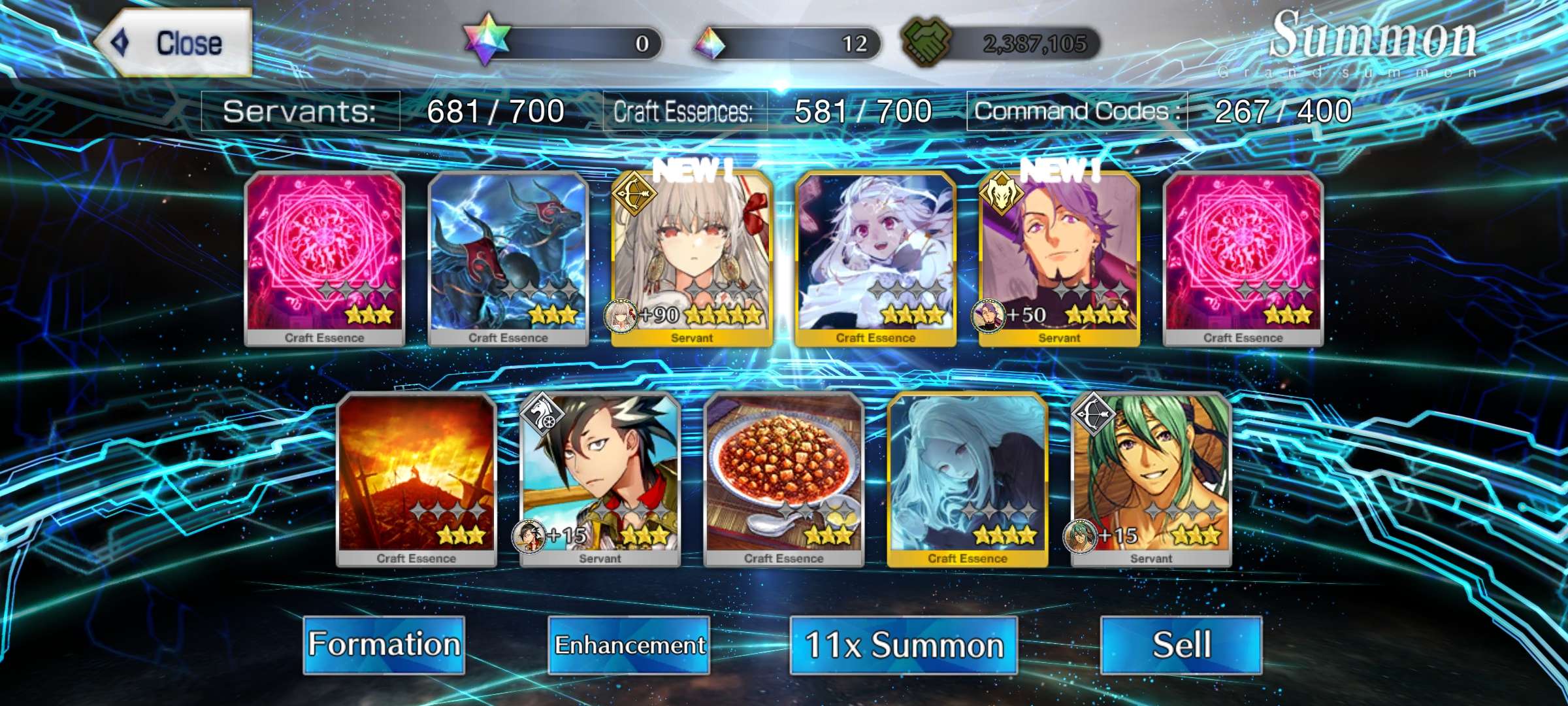Tap the Sell button
1568x706 pixels.
pyautogui.click(x=1181, y=645)
